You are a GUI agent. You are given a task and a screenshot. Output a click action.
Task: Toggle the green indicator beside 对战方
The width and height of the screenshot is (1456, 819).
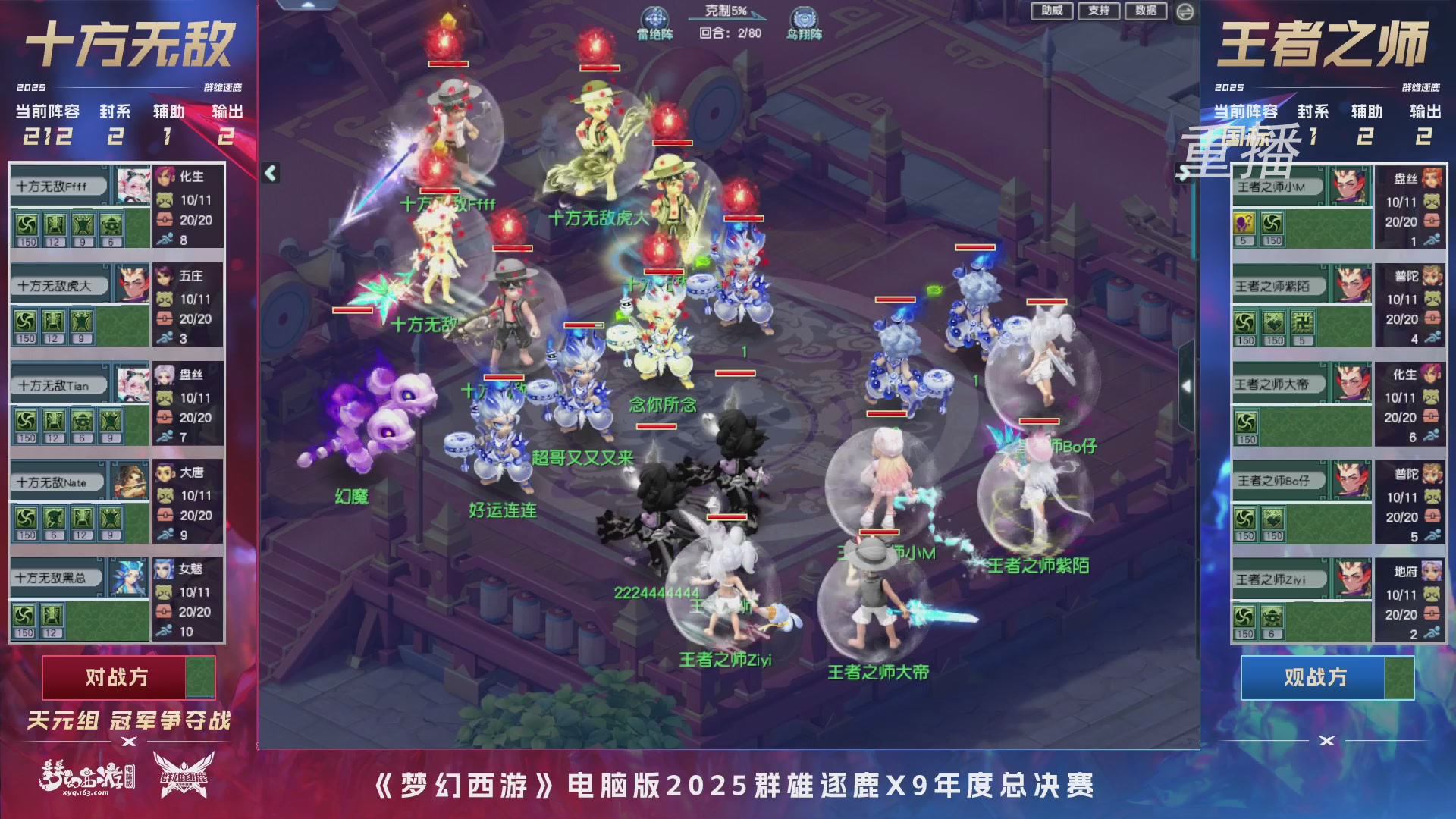[x=201, y=679]
